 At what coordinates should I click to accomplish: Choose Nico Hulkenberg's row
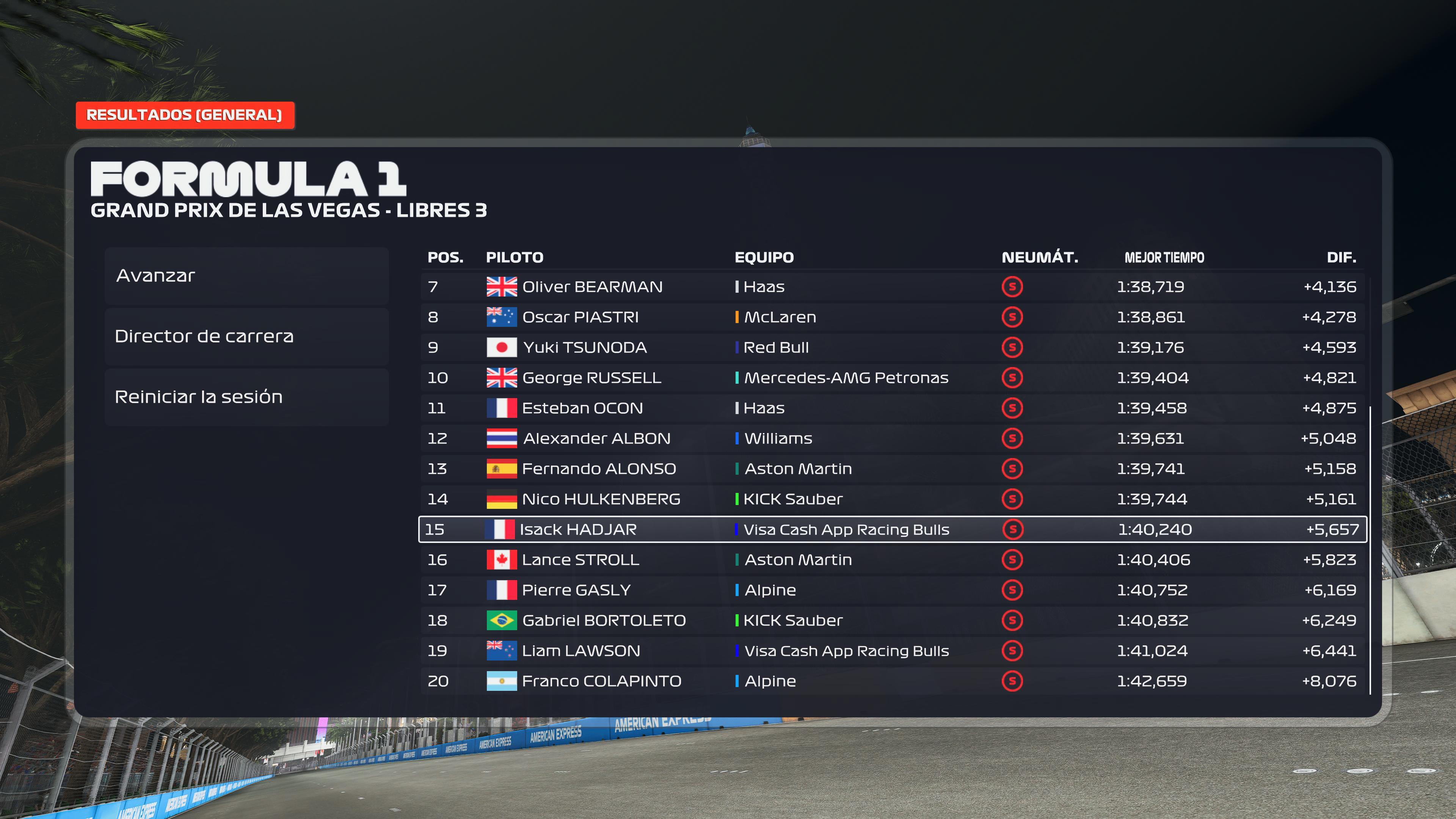892,499
